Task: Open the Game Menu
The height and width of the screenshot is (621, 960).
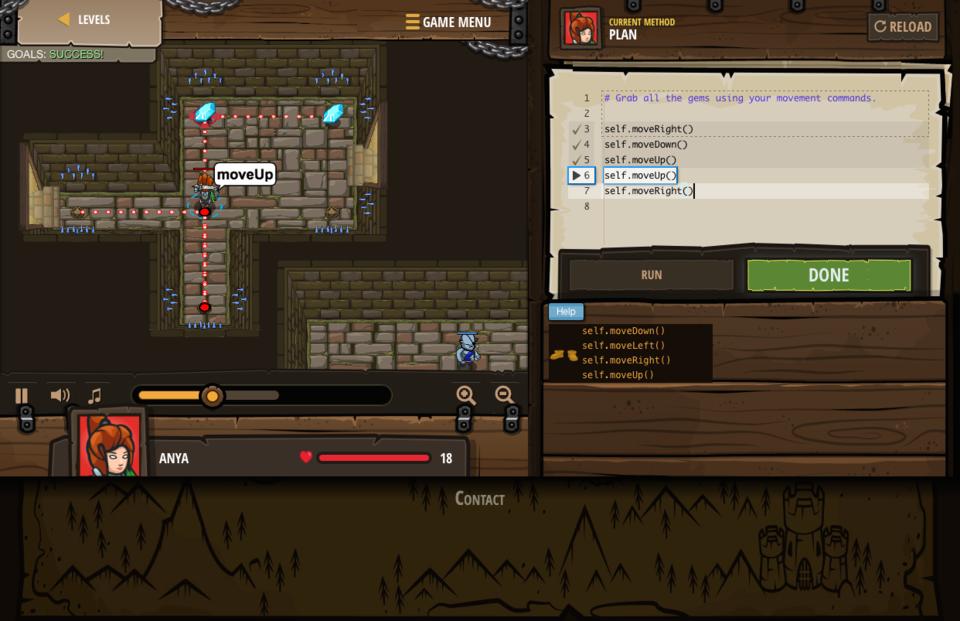Action: tap(448, 22)
